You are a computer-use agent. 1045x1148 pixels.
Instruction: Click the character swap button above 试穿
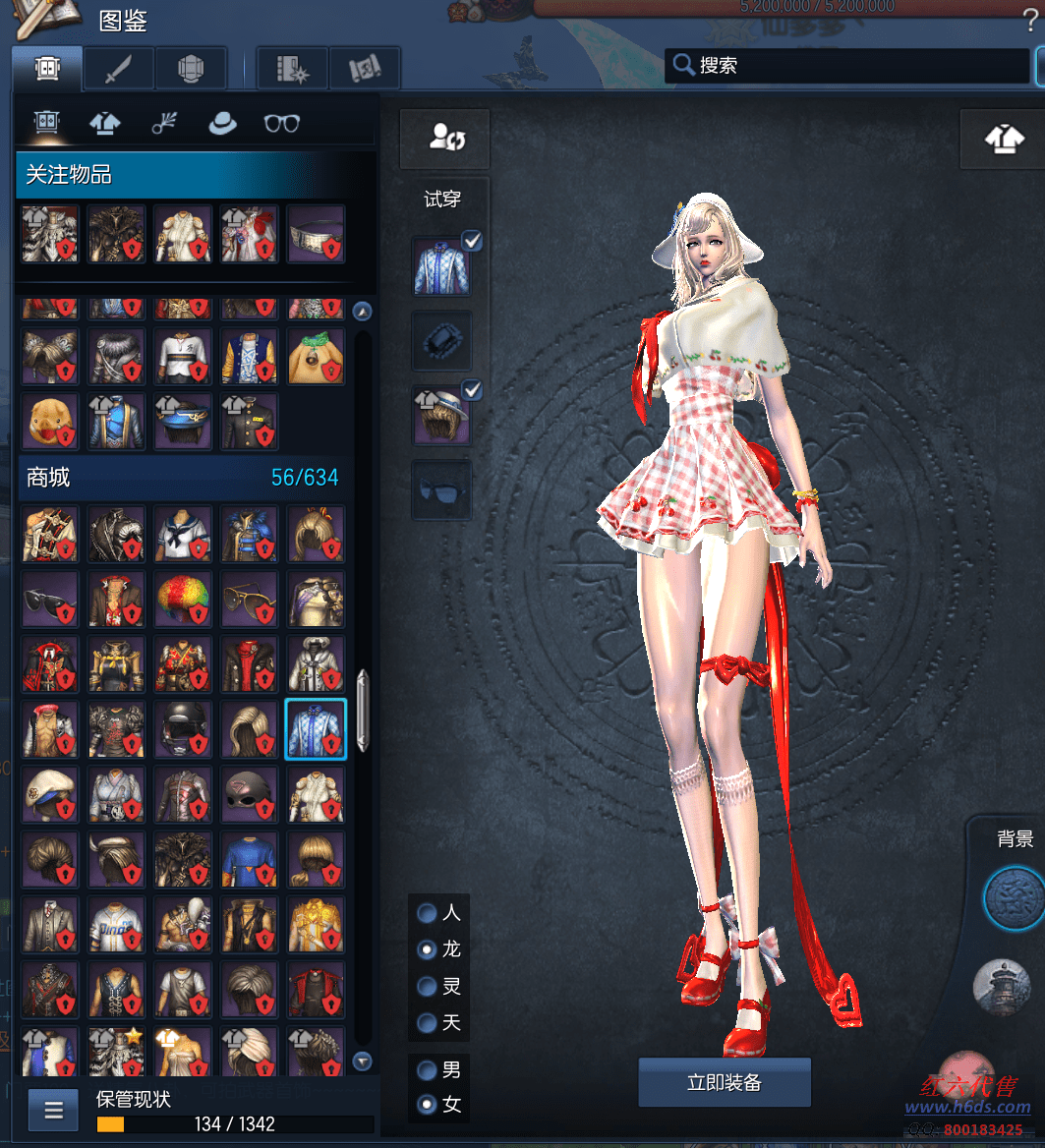click(x=445, y=139)
